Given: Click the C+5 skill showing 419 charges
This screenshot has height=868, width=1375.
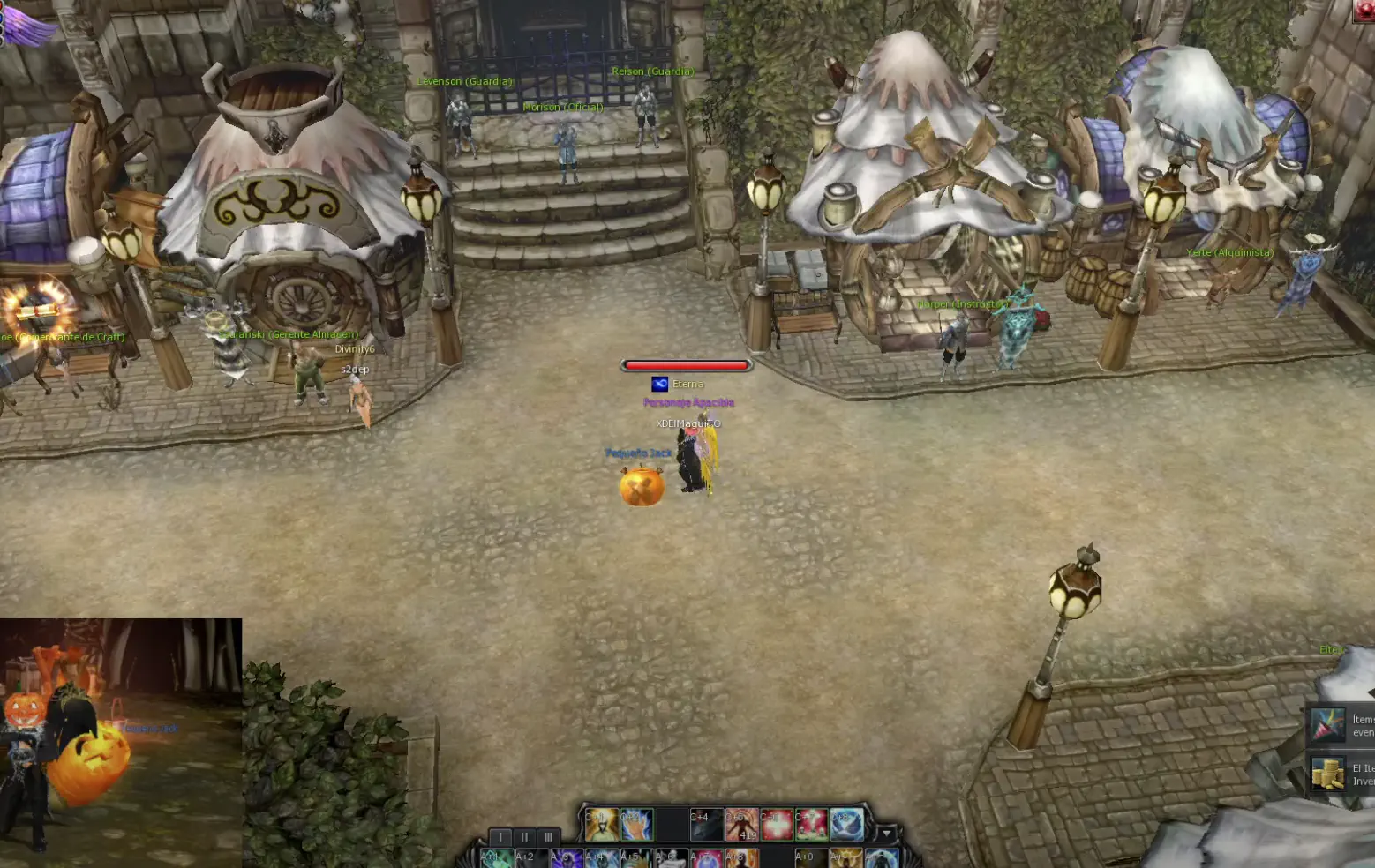Looking at the screenshot, I should [744, 823].
